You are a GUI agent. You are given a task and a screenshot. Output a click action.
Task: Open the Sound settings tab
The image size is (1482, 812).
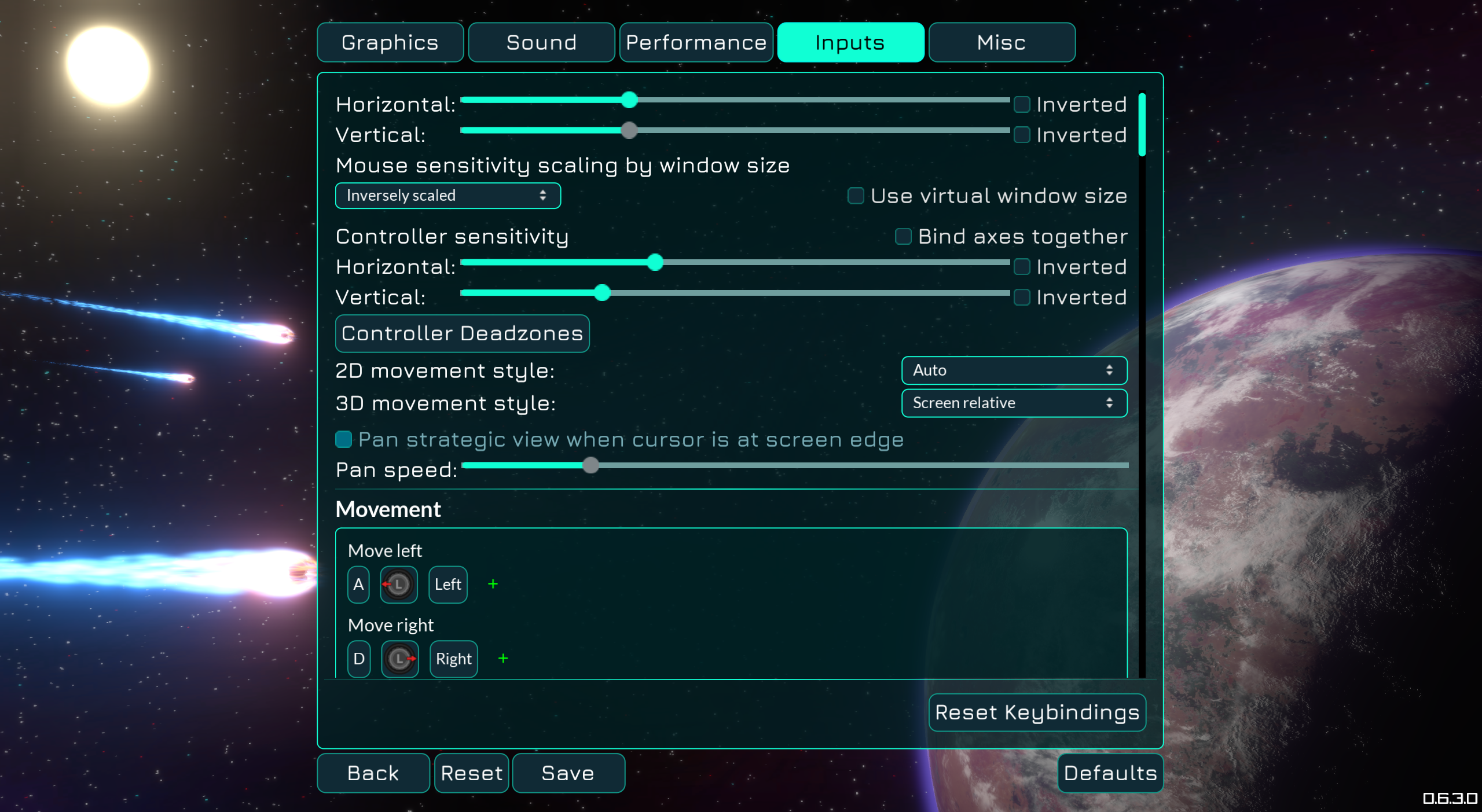[x=541, y=42]
